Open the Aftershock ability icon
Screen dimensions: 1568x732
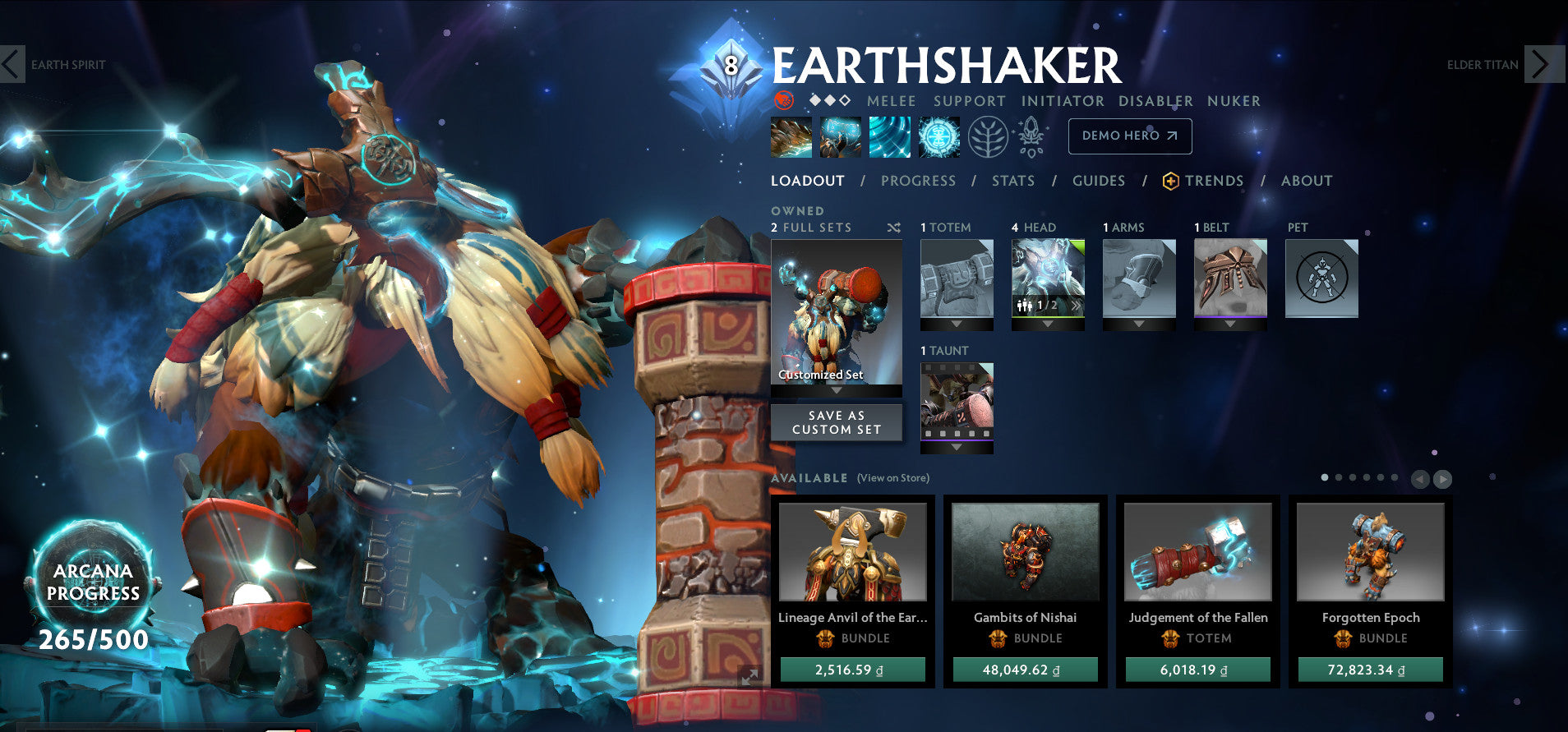(x=891, y=136)
